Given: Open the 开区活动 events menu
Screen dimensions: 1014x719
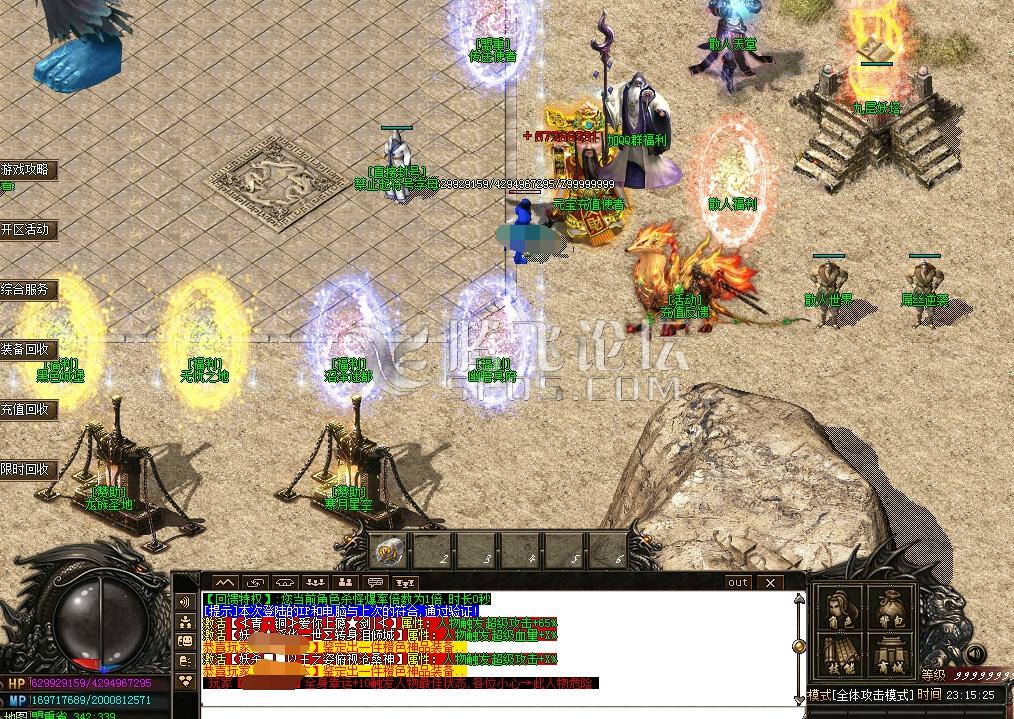Looking at the screenshot, I should [27, 230].
